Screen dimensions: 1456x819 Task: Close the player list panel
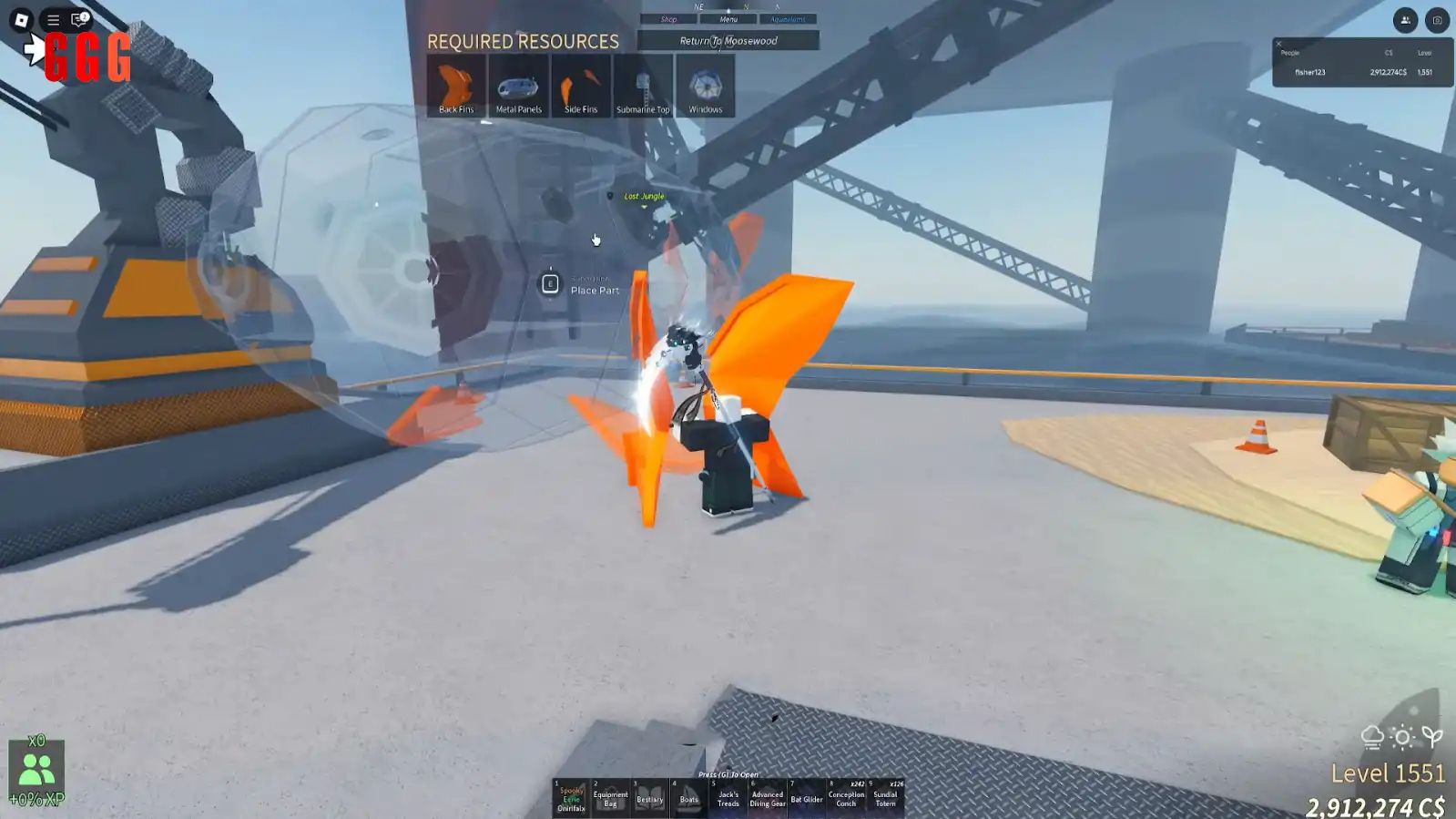click(x=1278, y=44)
